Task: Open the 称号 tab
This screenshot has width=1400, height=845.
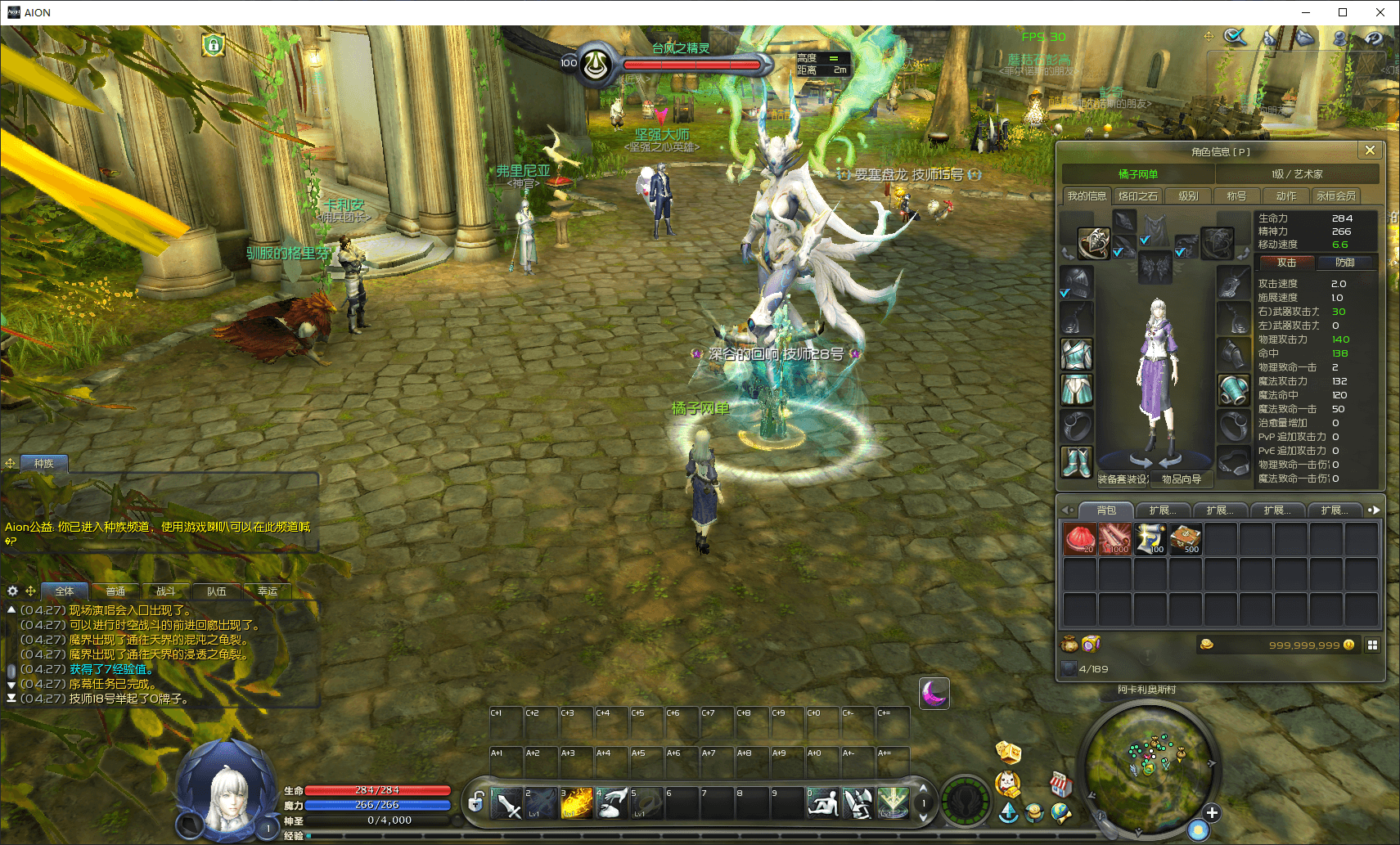Action: [1236, 196]
